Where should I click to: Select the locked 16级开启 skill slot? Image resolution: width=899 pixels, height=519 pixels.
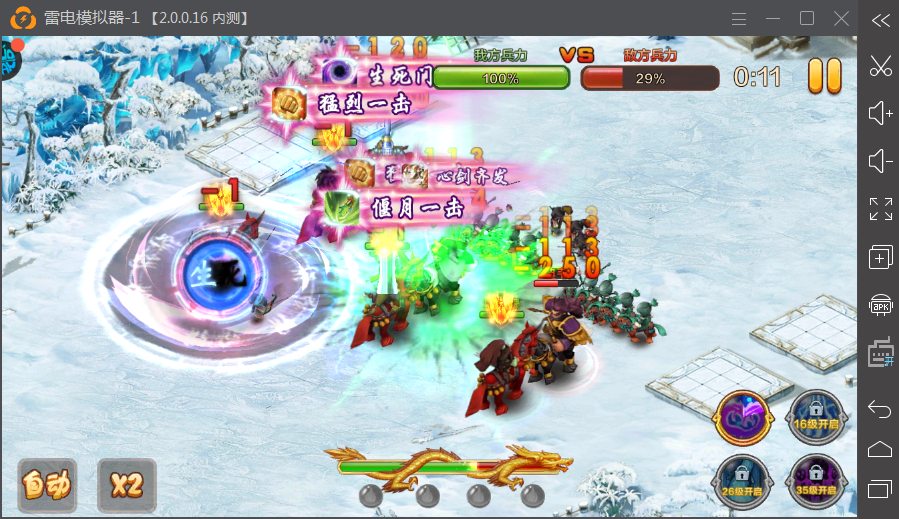click(x=814, y=417)
